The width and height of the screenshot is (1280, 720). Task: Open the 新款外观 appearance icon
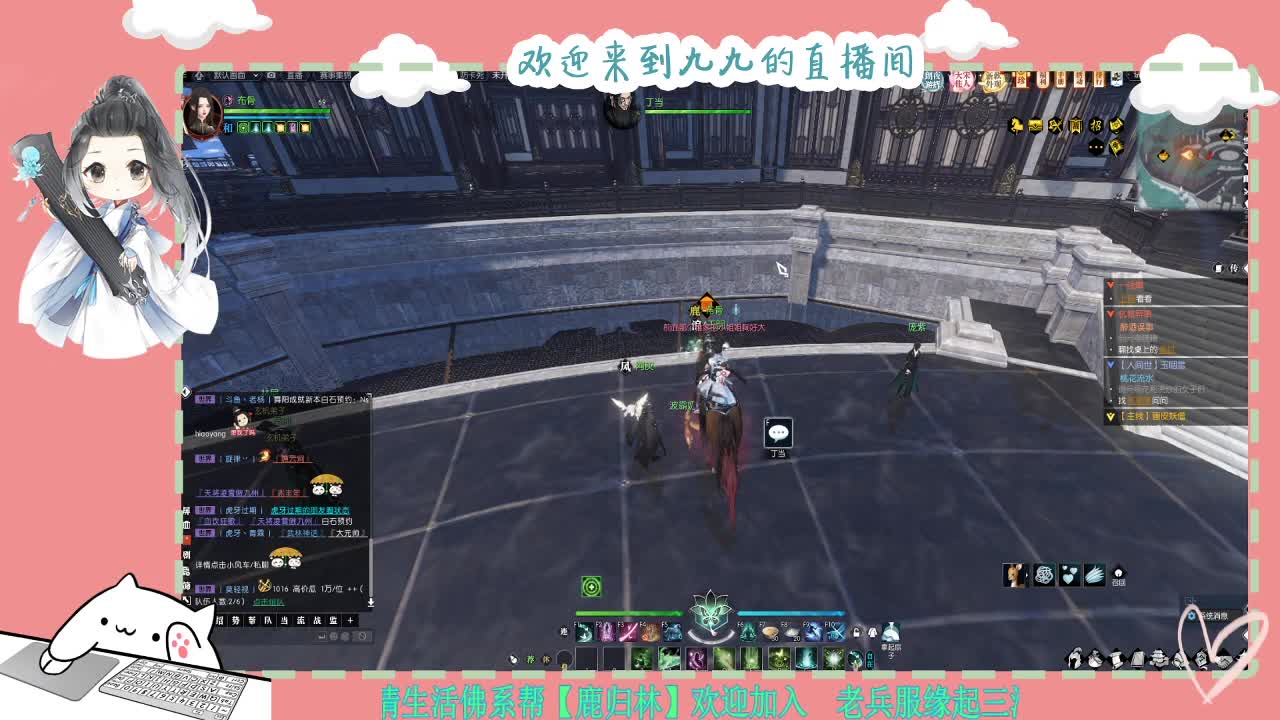click(994, 79)
